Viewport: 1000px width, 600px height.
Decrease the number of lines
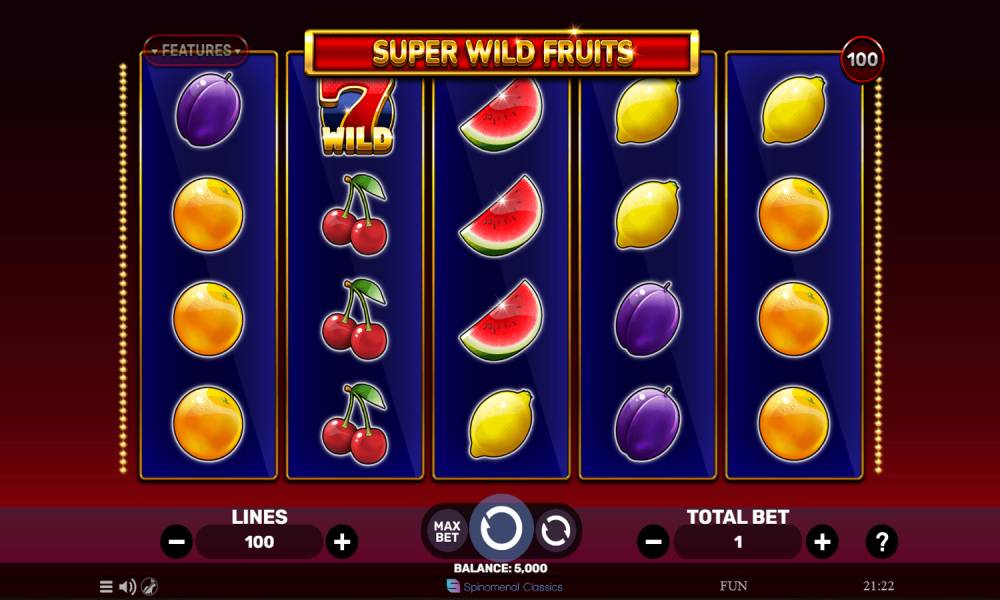[x=177, y=542]
